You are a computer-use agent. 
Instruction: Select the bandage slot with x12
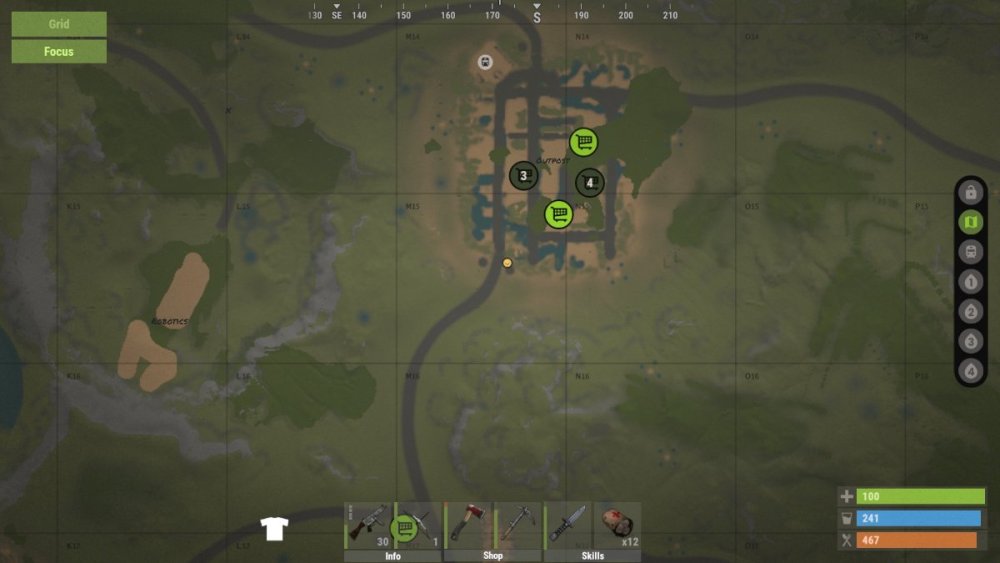[617, 524]
